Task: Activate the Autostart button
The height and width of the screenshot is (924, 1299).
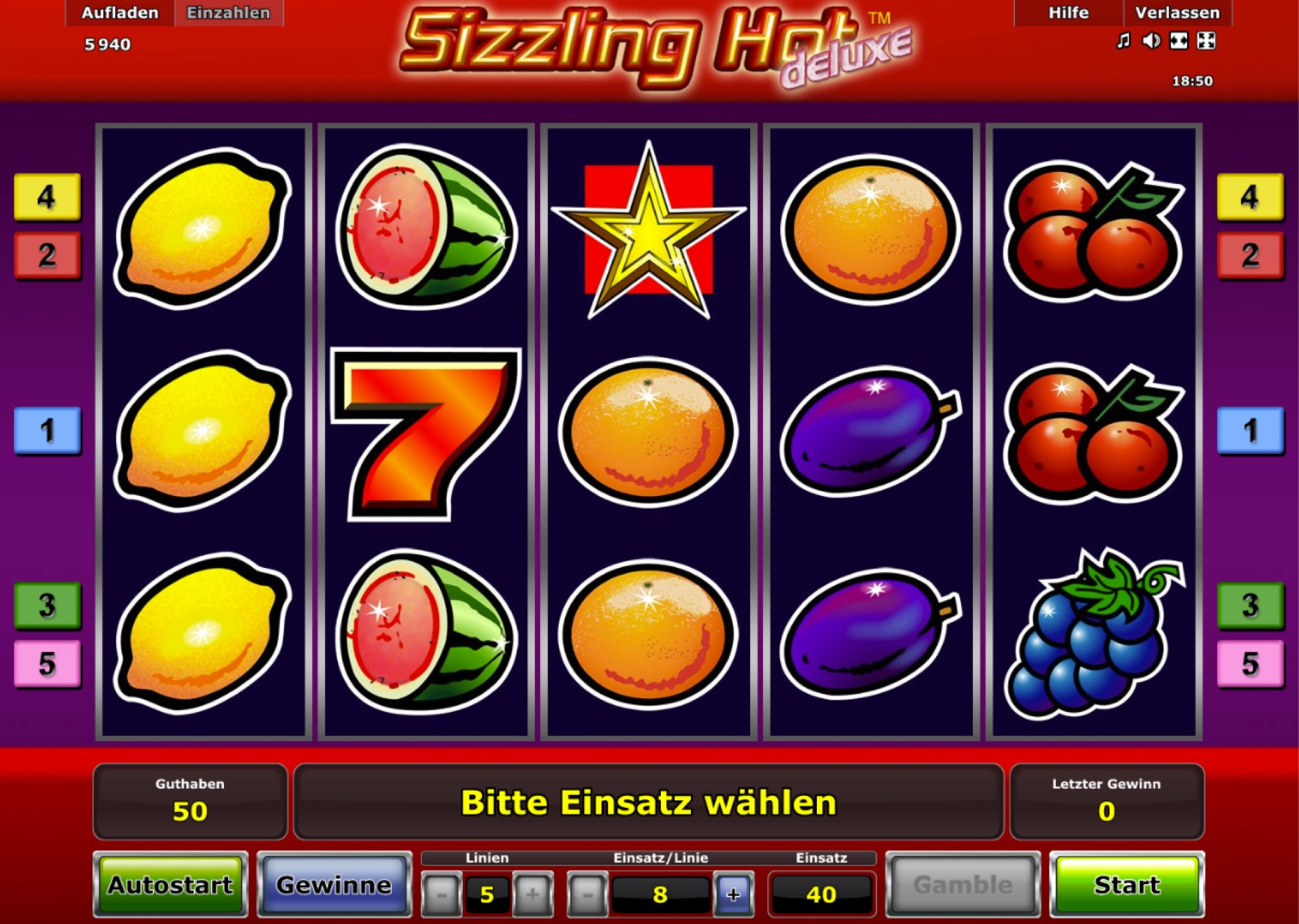Action: click(x=171, y=885)
